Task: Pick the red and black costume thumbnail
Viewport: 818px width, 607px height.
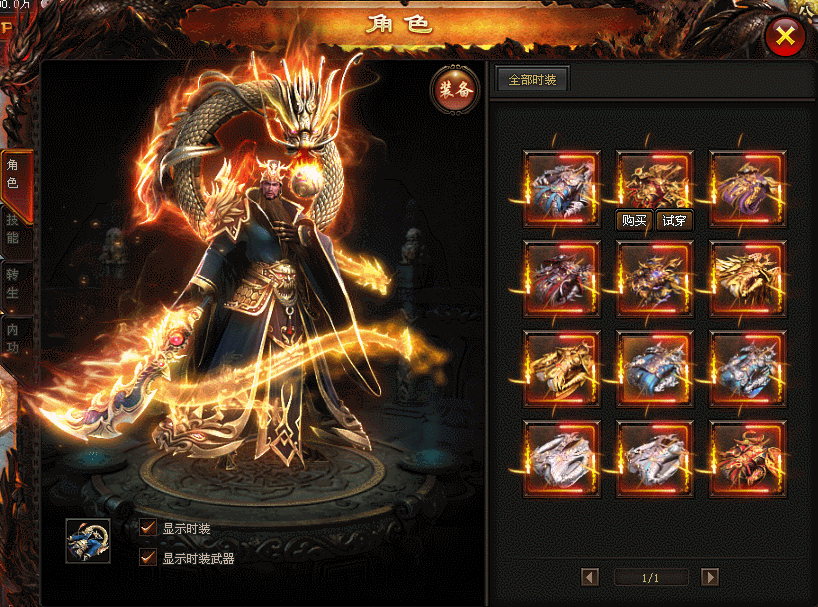Action: coord(748,458)
